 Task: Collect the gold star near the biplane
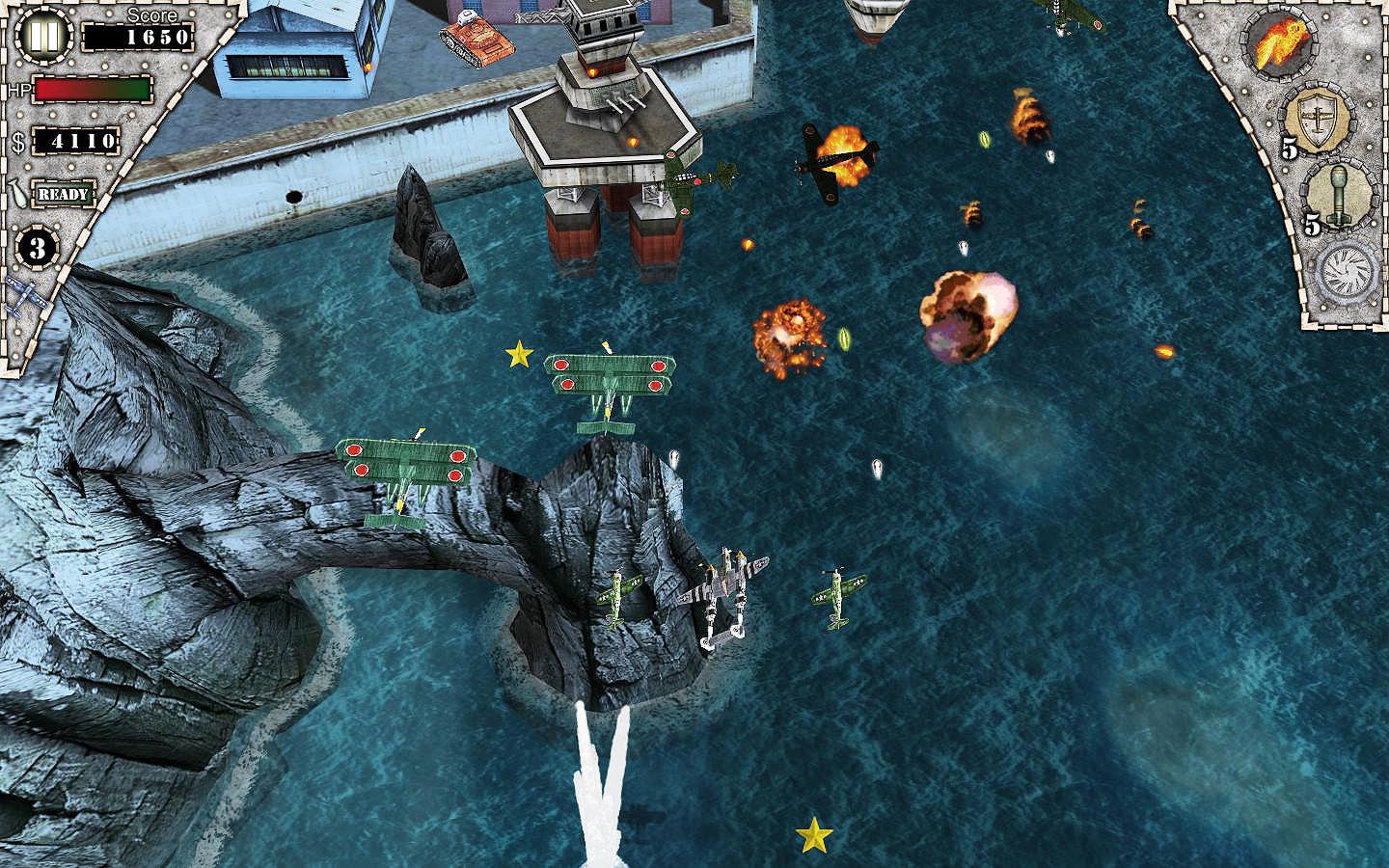pos(518,355)
